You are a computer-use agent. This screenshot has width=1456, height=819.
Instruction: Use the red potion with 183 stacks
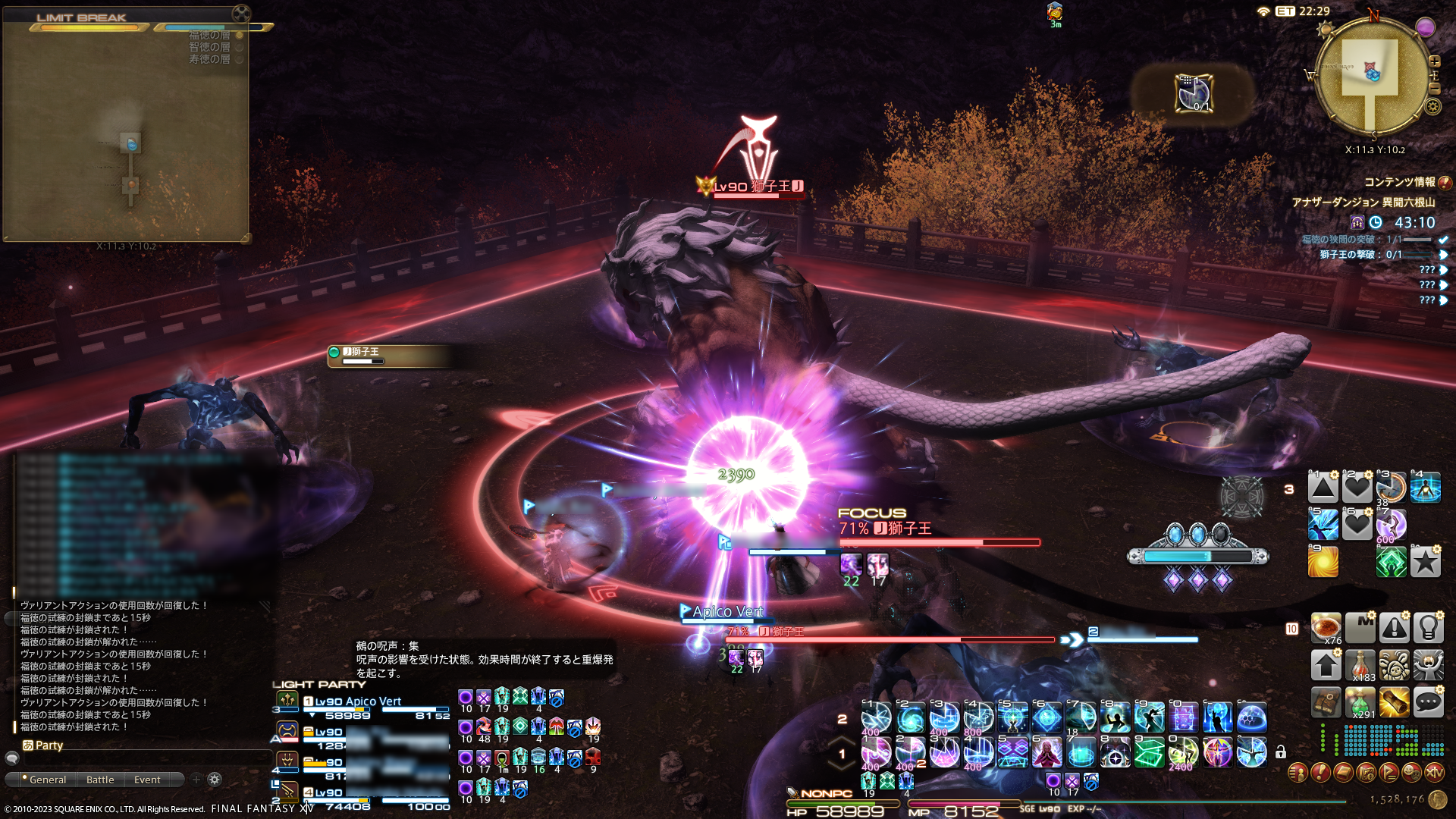(x=1360, y=665)
